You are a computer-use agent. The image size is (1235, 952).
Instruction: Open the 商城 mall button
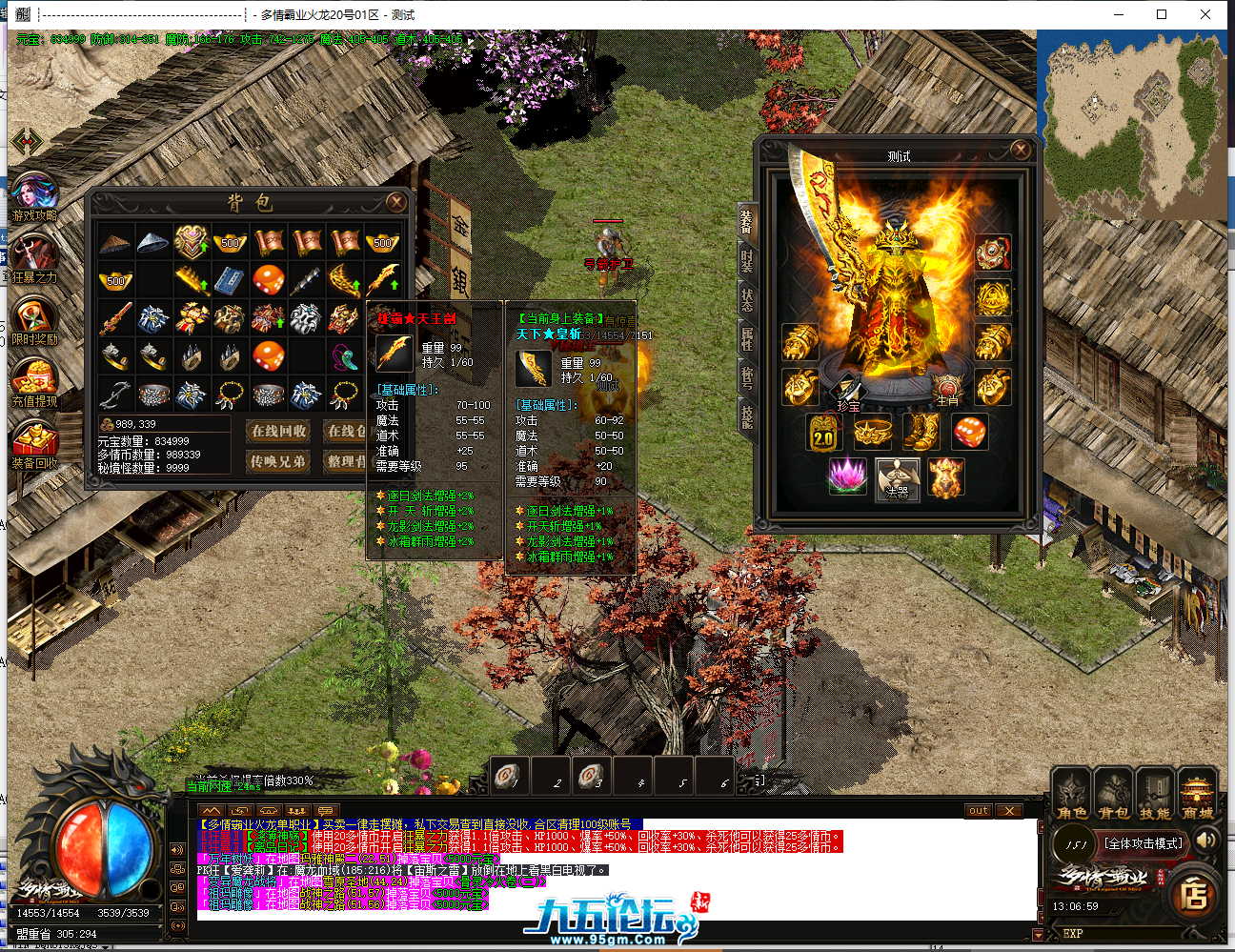pos(1197,797)
